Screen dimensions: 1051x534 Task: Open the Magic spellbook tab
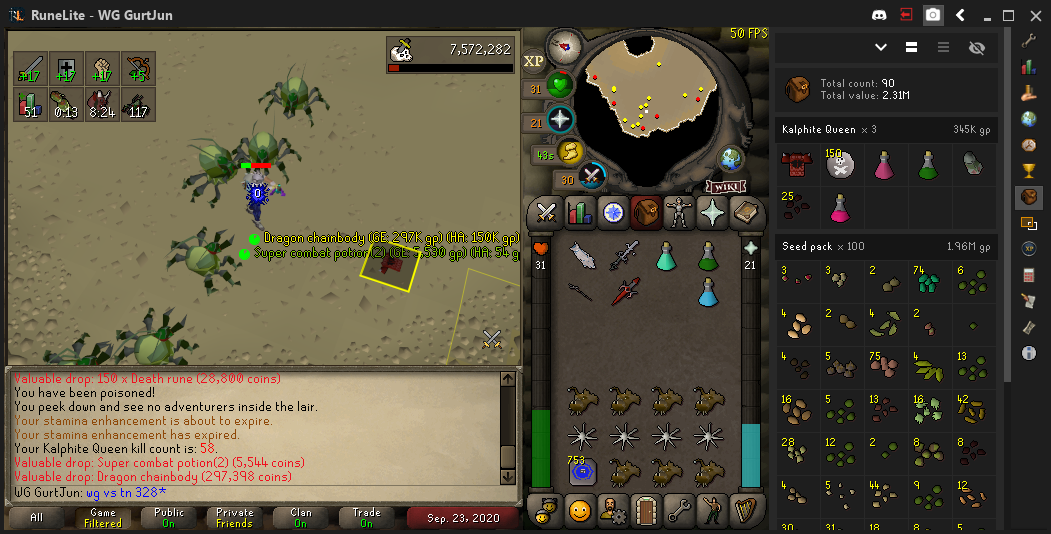point(746,212)
